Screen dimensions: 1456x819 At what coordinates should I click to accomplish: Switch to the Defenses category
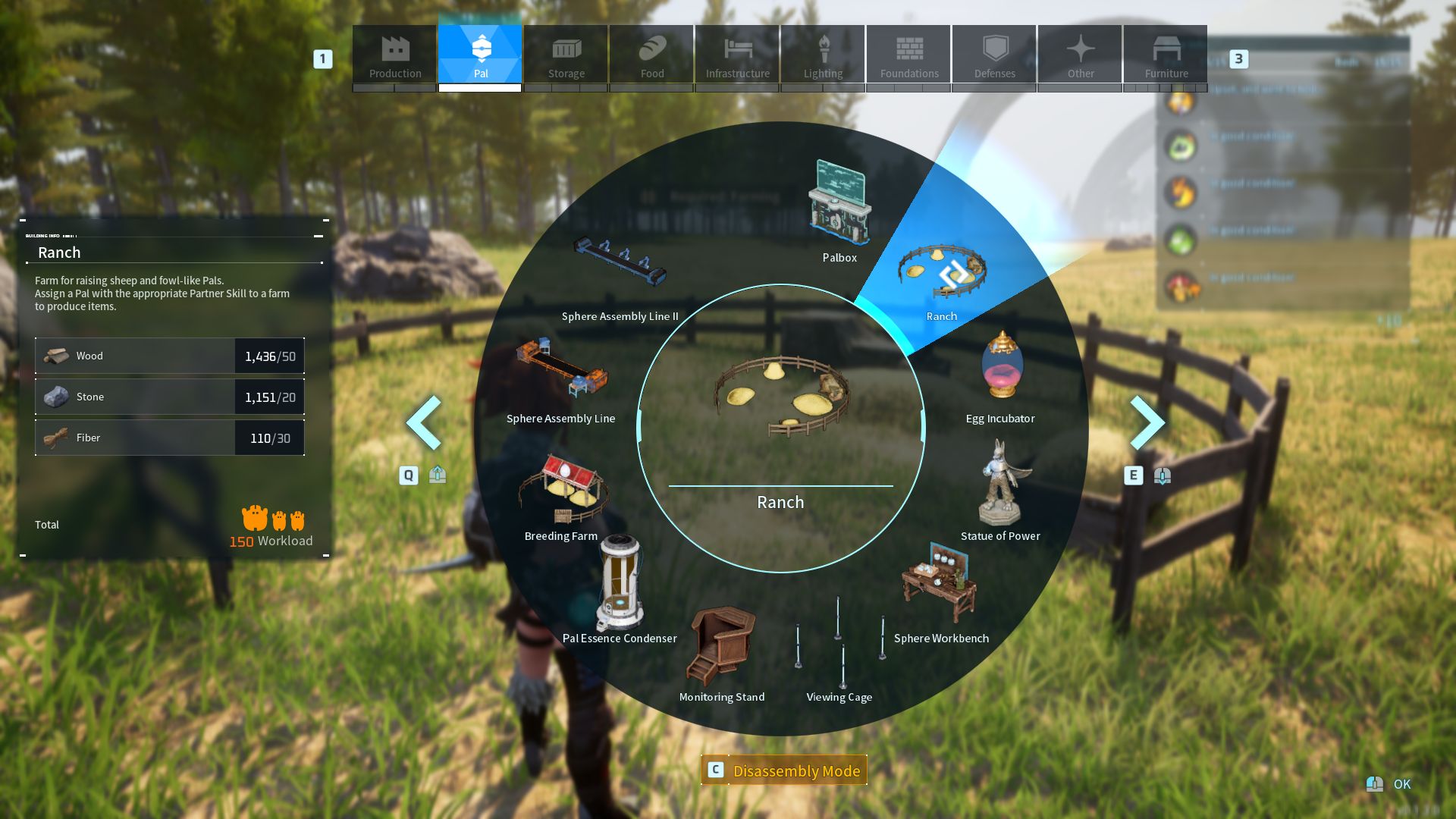click(993, 55)
